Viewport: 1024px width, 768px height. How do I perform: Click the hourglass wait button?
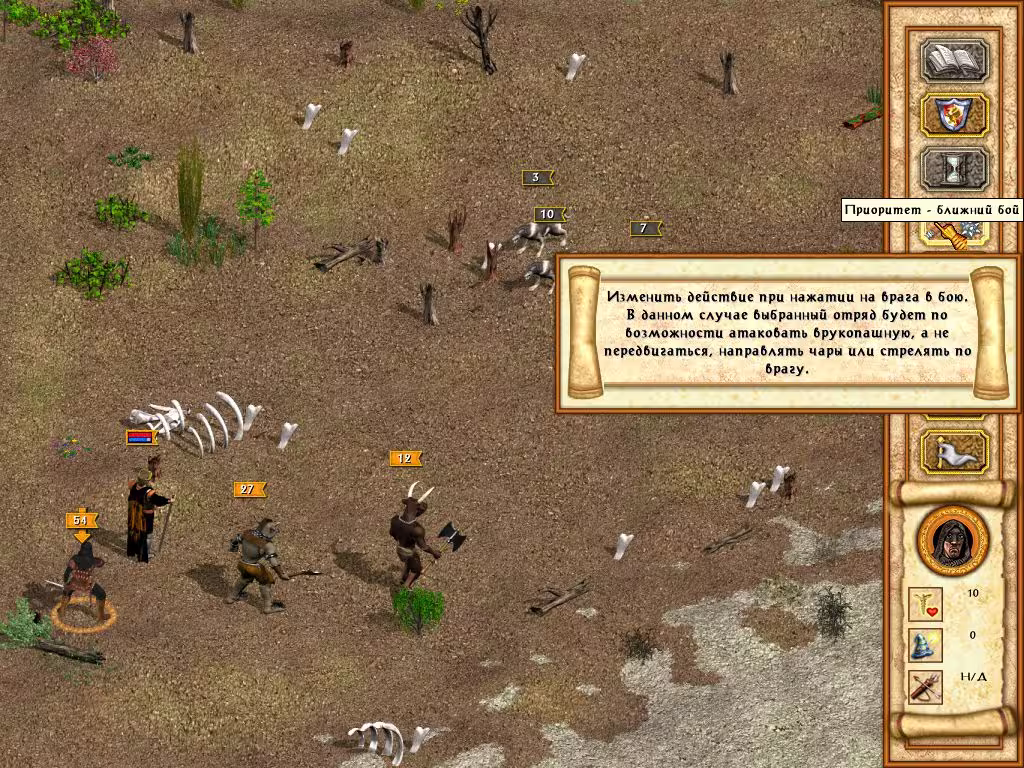953,168
